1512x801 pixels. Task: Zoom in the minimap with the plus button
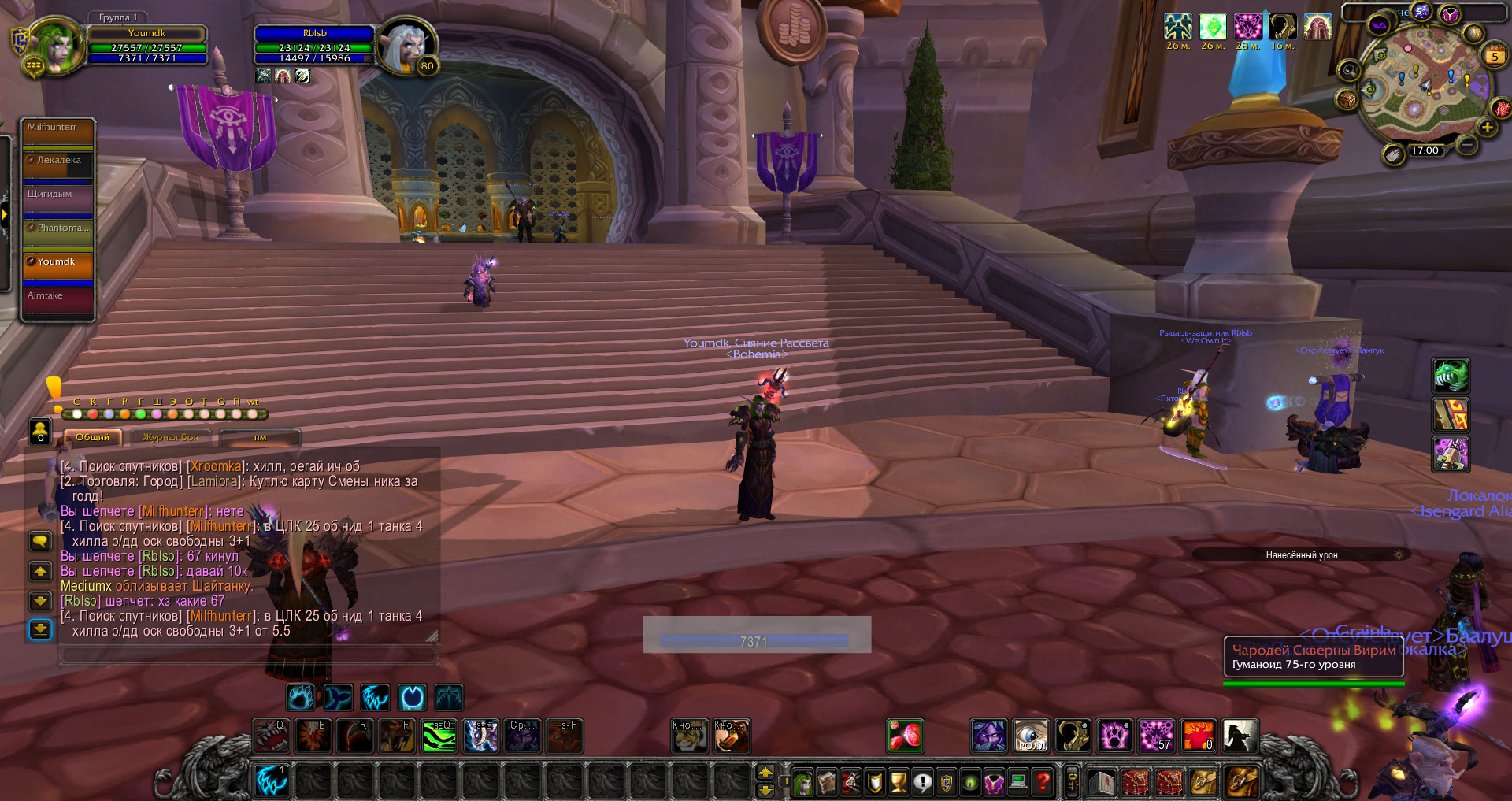pos(1487,127)
